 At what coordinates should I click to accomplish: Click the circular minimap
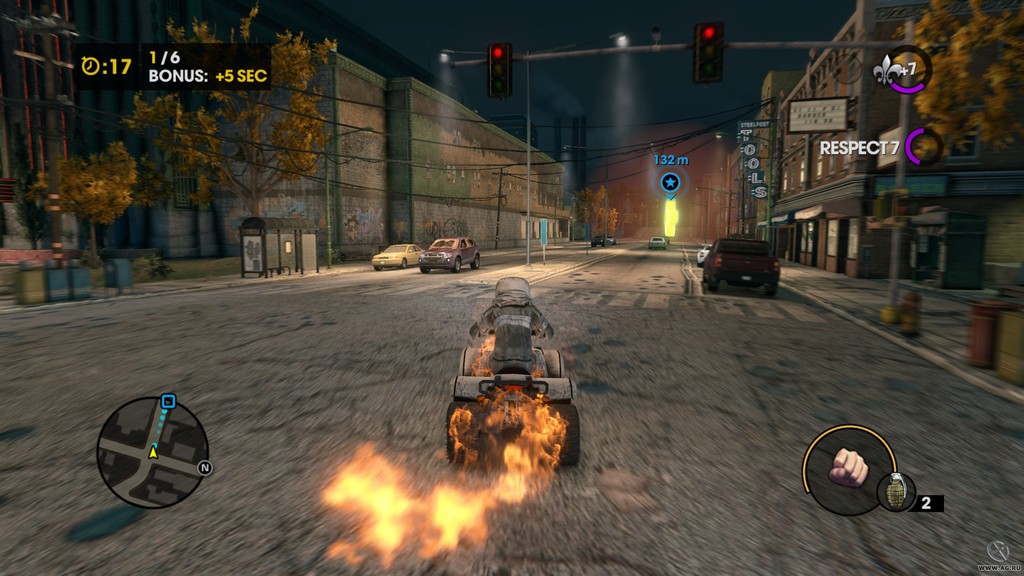(x=152, y=452)
